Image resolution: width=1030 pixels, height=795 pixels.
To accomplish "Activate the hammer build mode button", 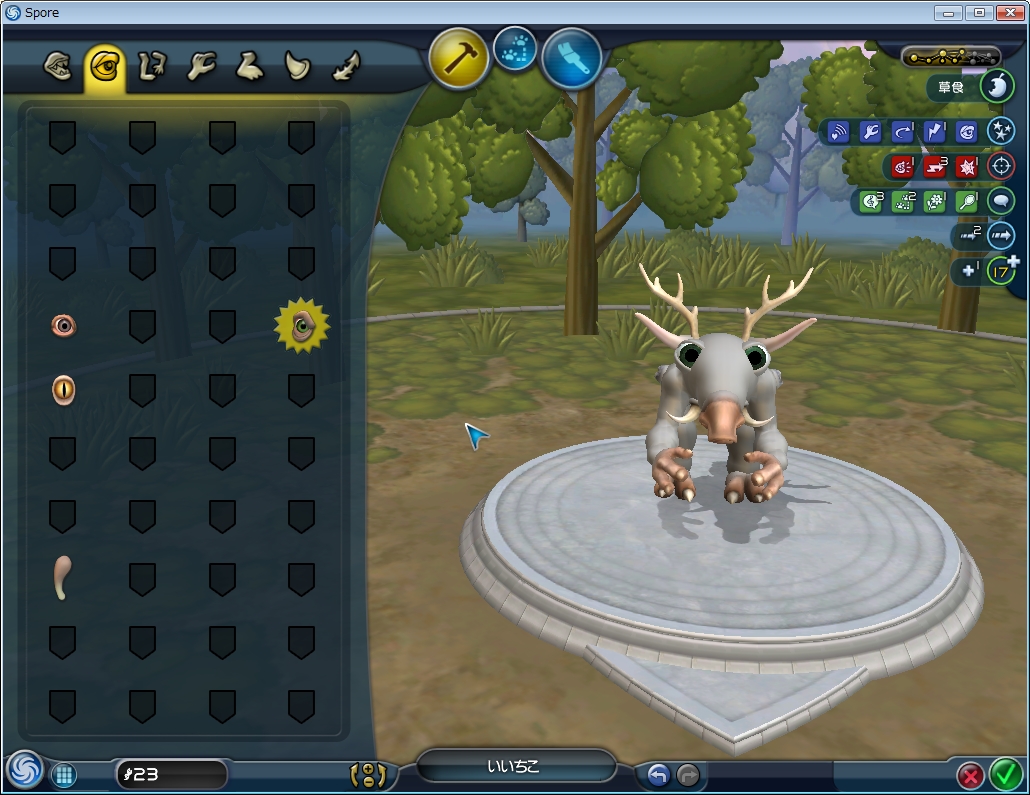I will (459, 58).
